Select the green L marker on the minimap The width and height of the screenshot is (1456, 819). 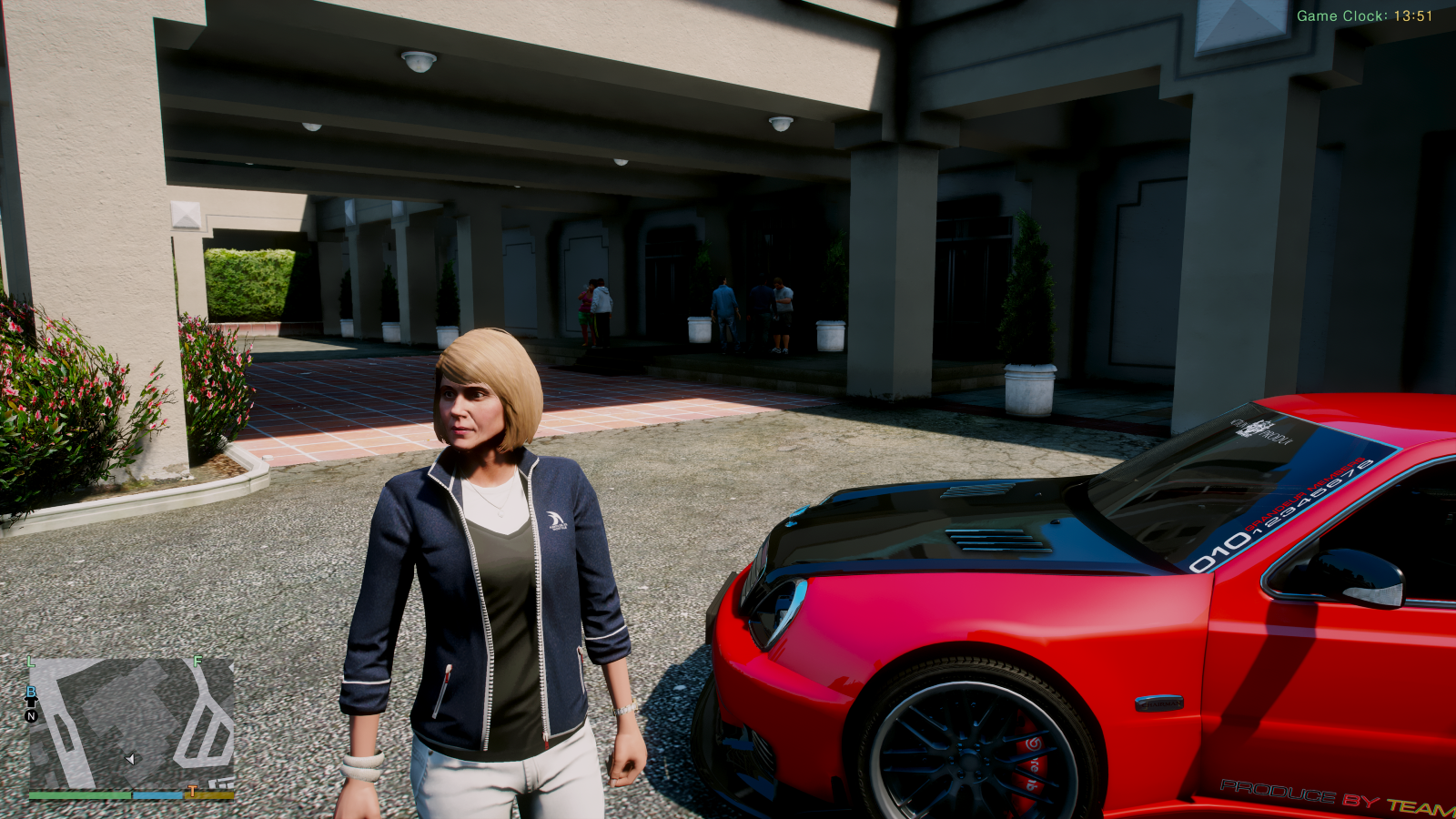[31, 662]
